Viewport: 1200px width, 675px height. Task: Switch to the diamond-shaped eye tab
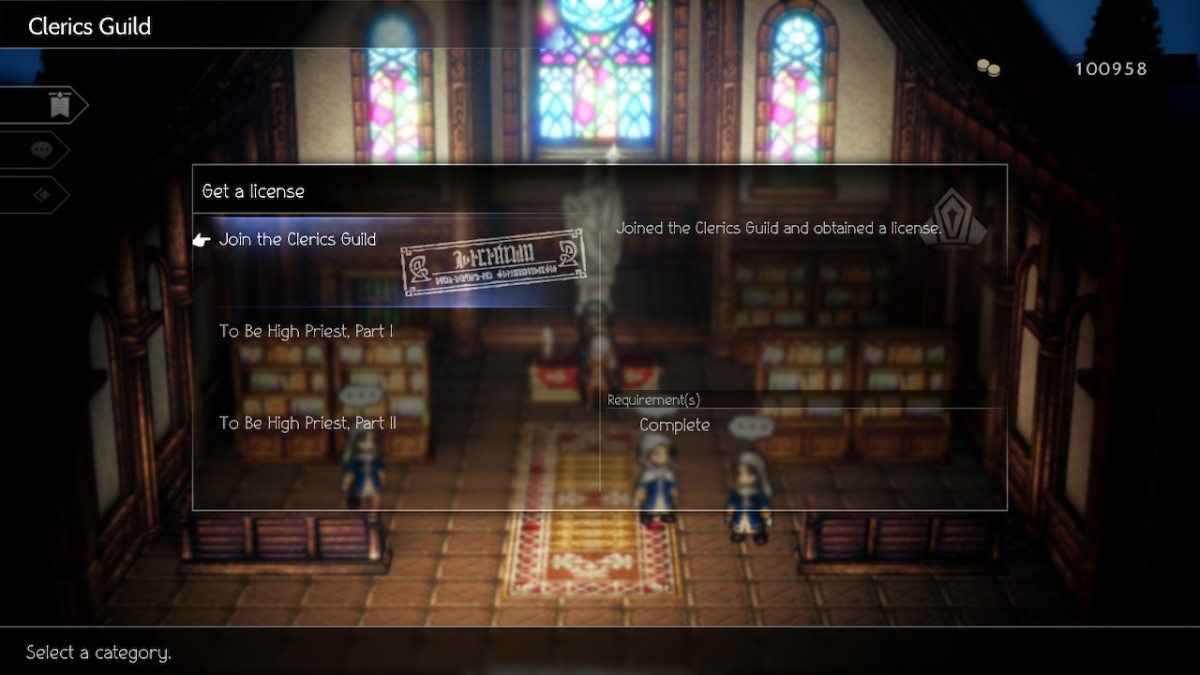point(42,195)
